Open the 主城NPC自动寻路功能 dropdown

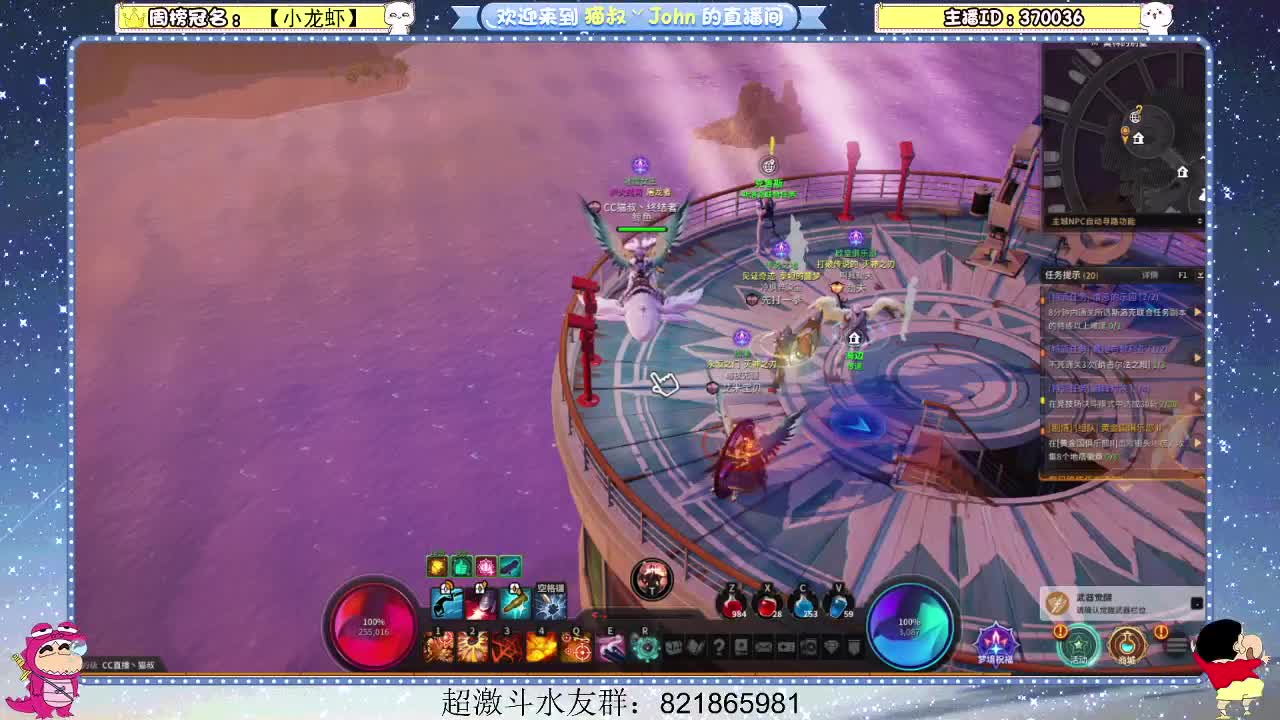[1199, 220]
